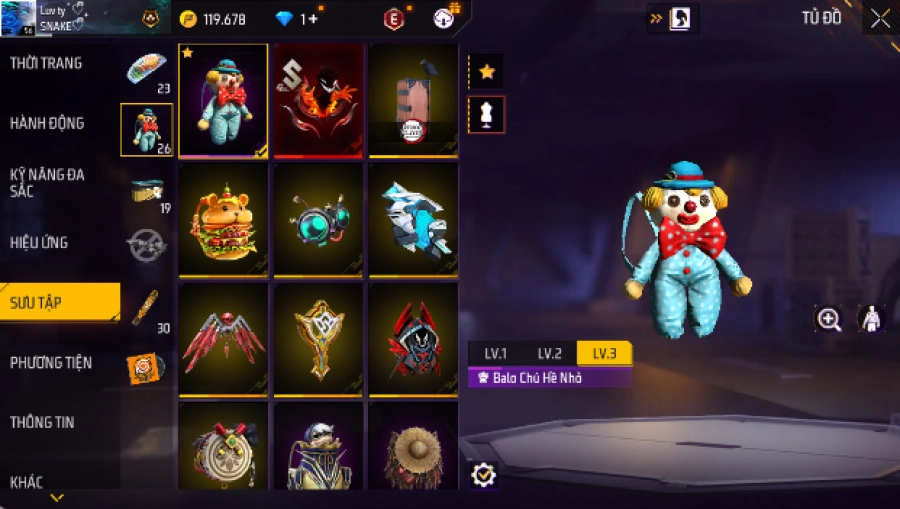Toggle the star favorites filter

[486, 72]
